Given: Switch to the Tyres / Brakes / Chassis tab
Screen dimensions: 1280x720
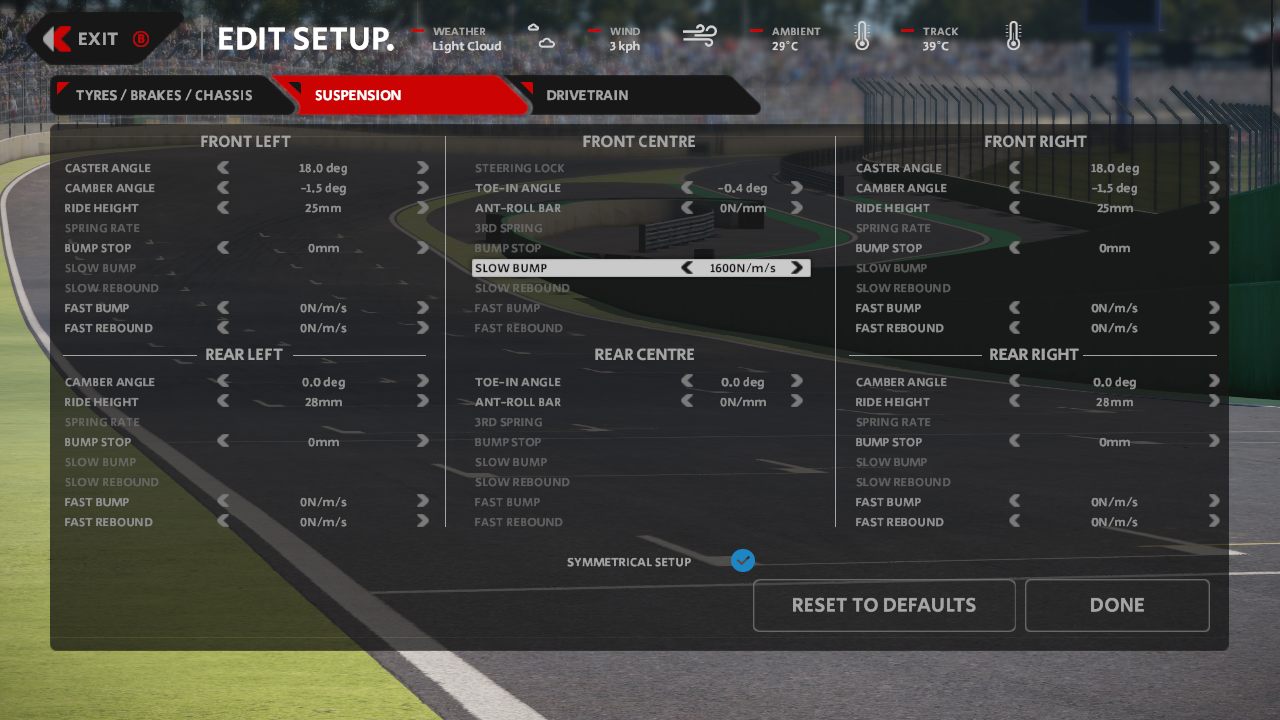Looking at the screenshot, I should (x=164, y=96).
